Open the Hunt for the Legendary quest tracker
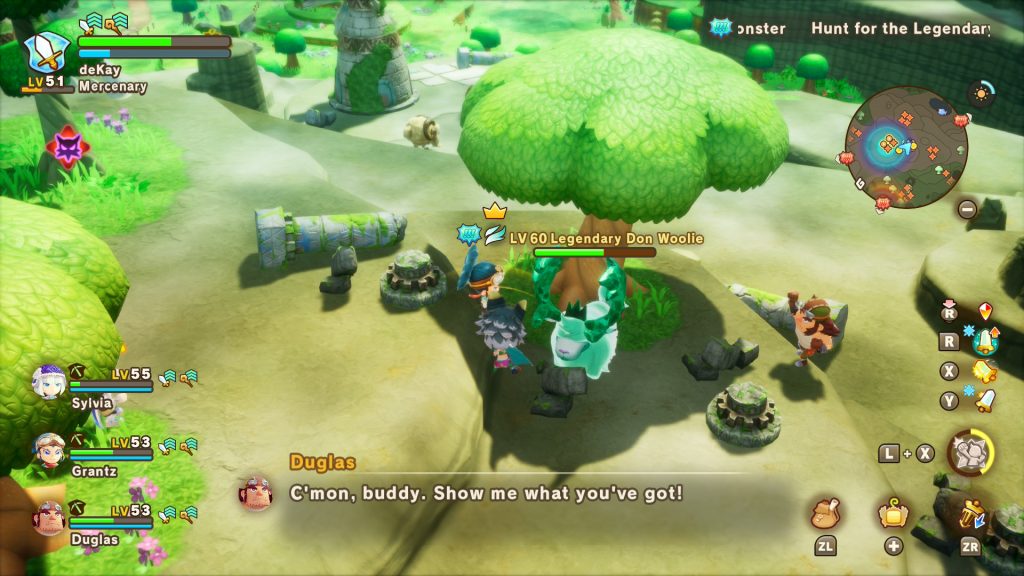The width and height of the screenshot is (1024, 576). coord(898,28)
